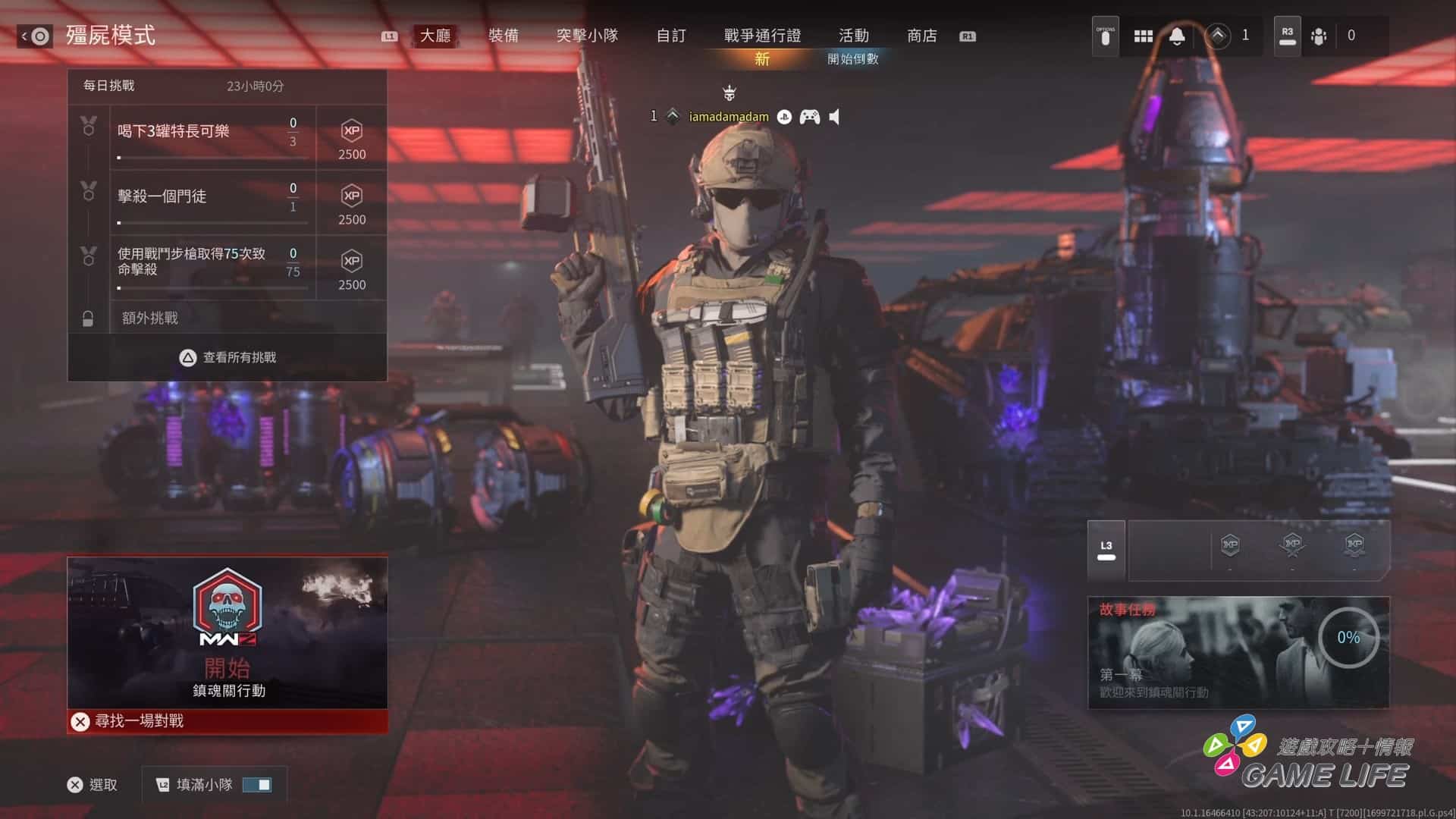Show notifications via the bell icon
1456x819 pixels.
point(1177,36)
